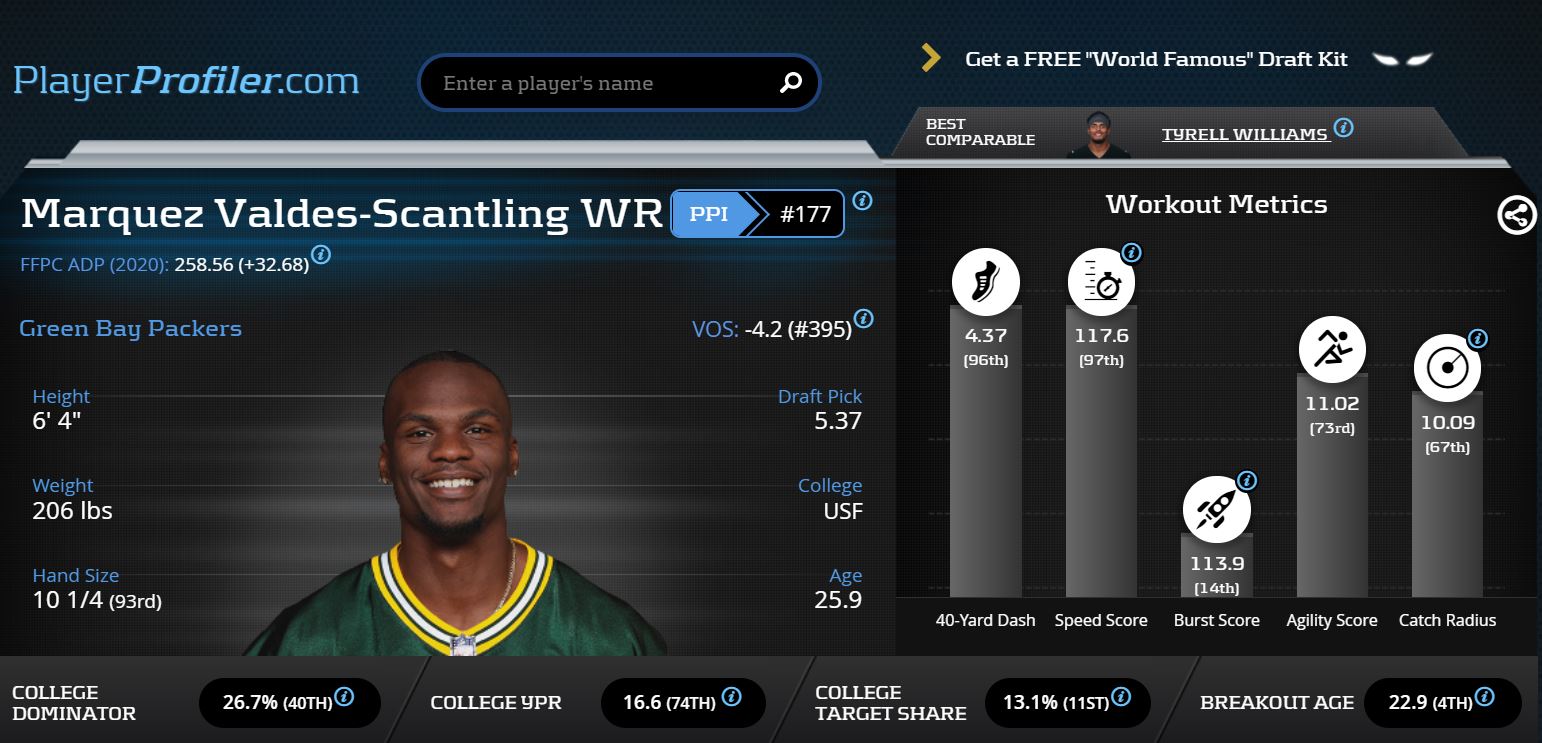Show the info tooltip beside the PPI badge
The image size is (1542, 743).
[862, 200]
